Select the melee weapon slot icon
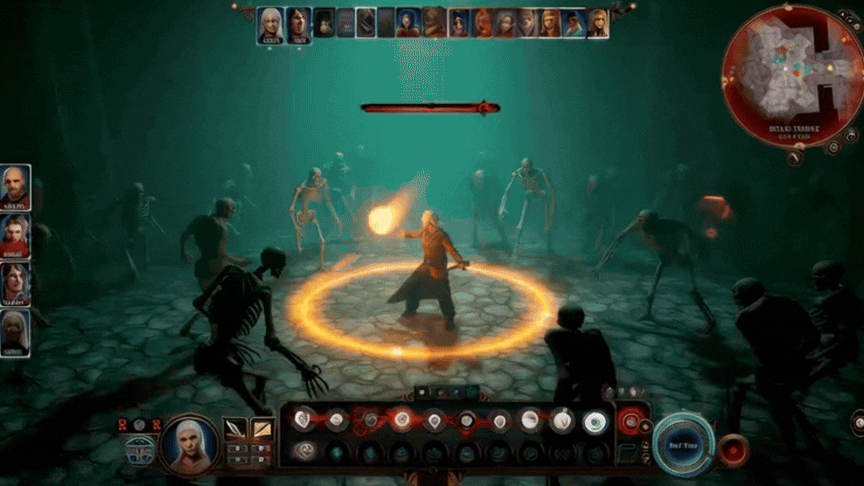Image resolution: width=864 pixels, height=486 pixels. tap(235, 429)
